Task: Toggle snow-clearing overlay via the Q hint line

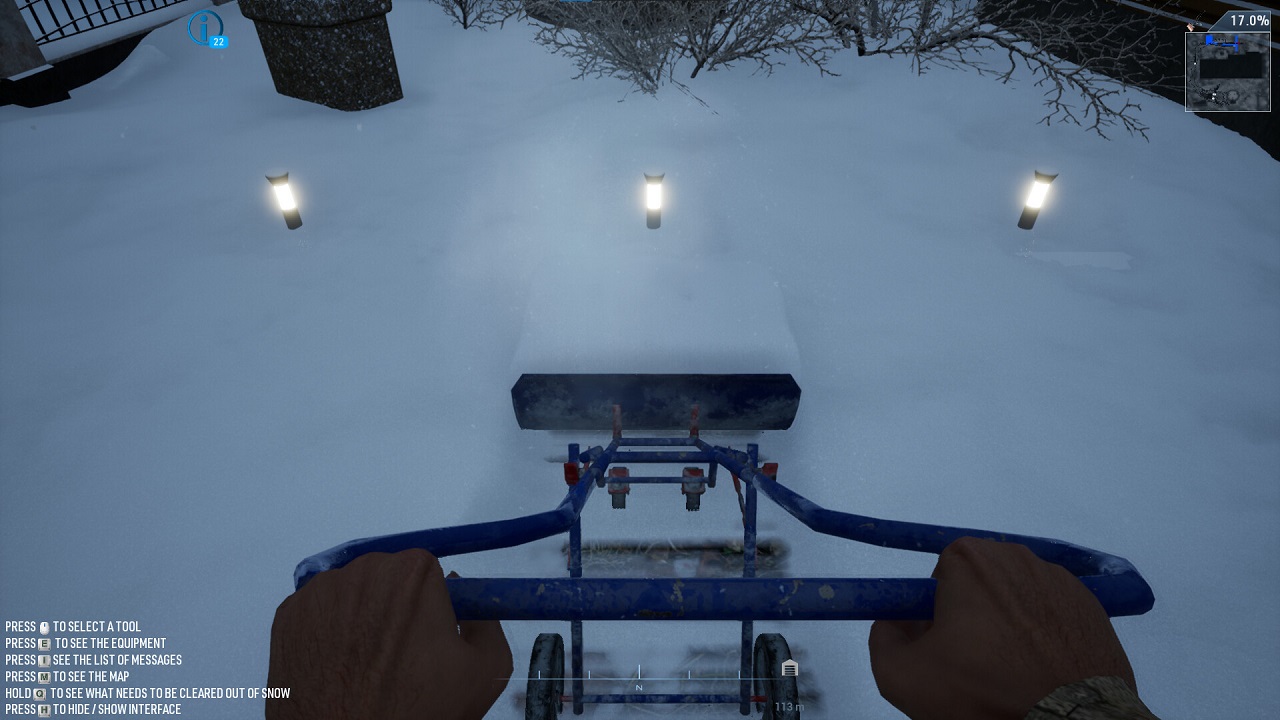Action: pyautogui.click(x=150, y=693)
